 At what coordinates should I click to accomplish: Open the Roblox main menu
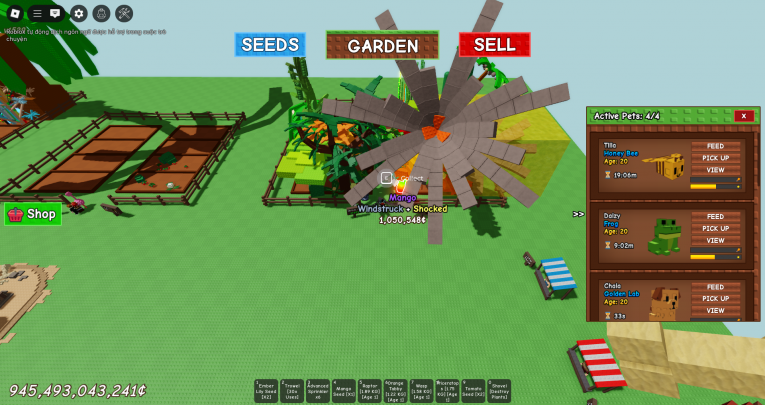15,13
